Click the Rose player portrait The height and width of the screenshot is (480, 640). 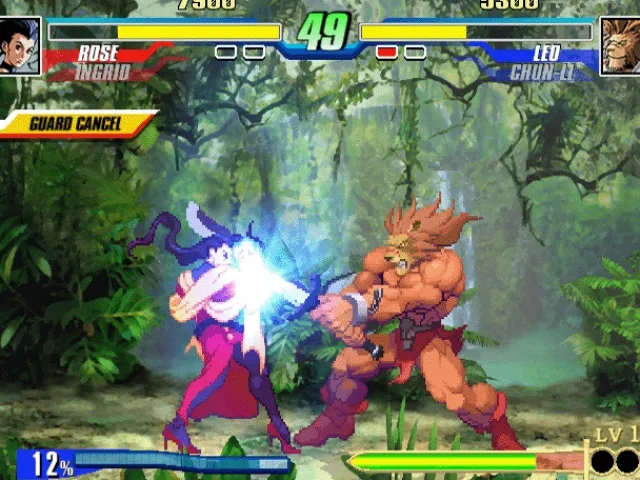click(20, 46)
